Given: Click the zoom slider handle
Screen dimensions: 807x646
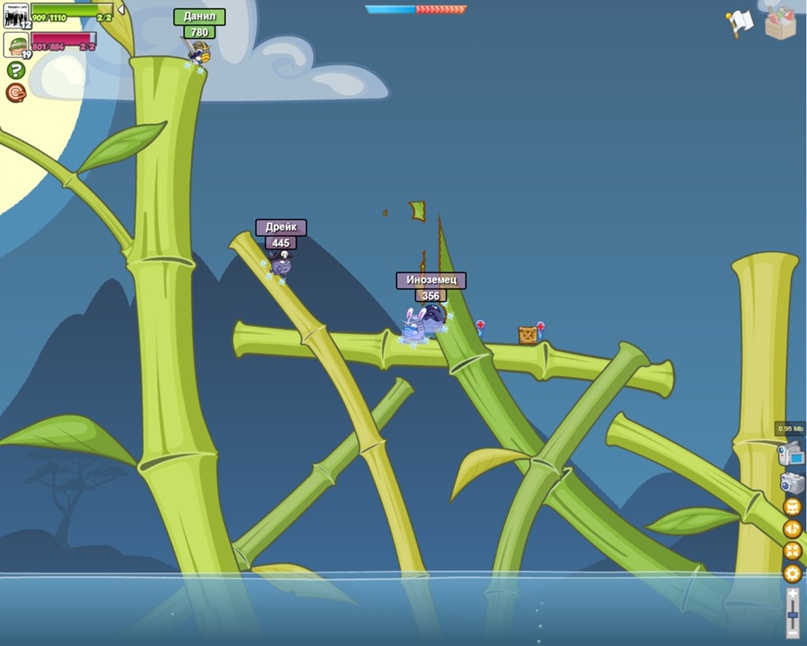Looking at the screenshot, I should (x=792, y=613).
